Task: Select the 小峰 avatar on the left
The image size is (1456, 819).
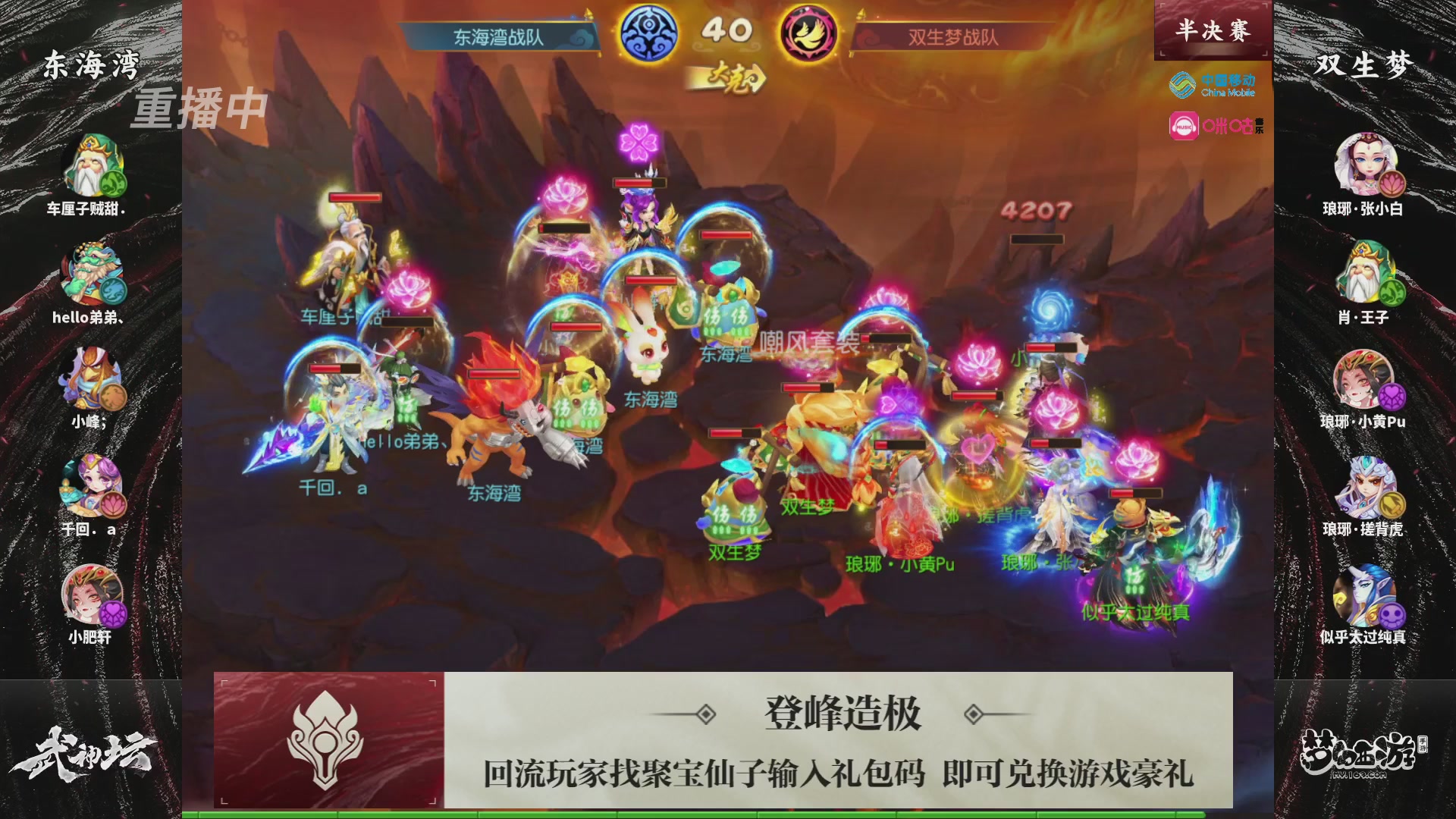Action: pos(91,379)
